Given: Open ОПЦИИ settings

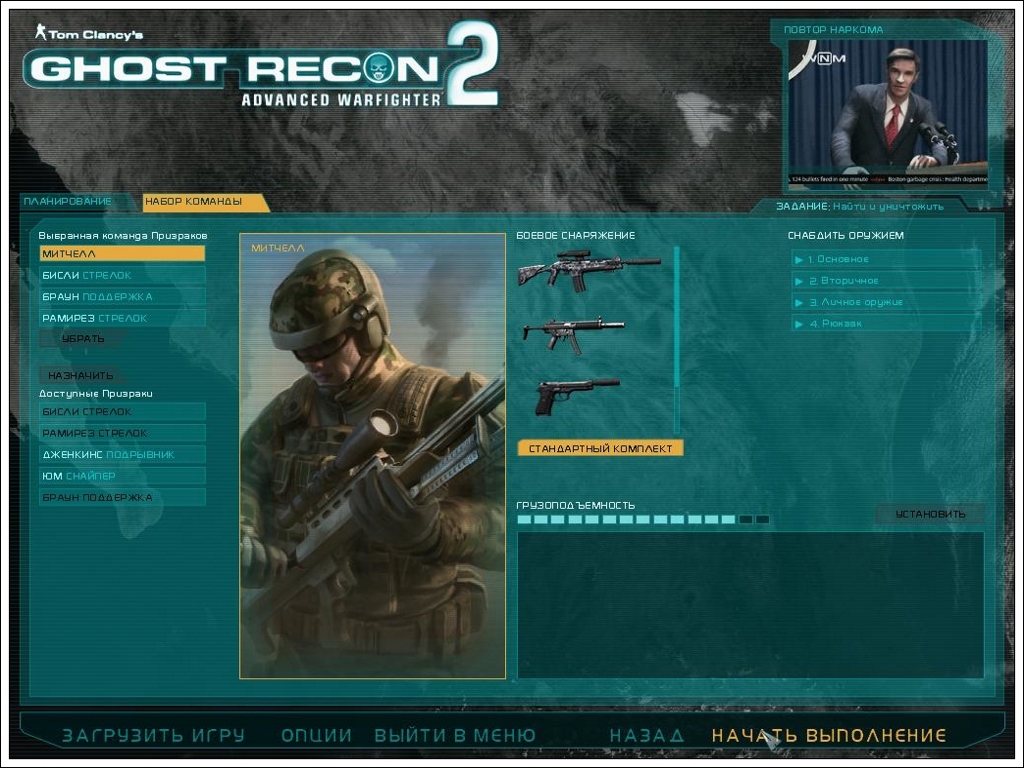Looking at the screenshot, I should pos(316,736).
